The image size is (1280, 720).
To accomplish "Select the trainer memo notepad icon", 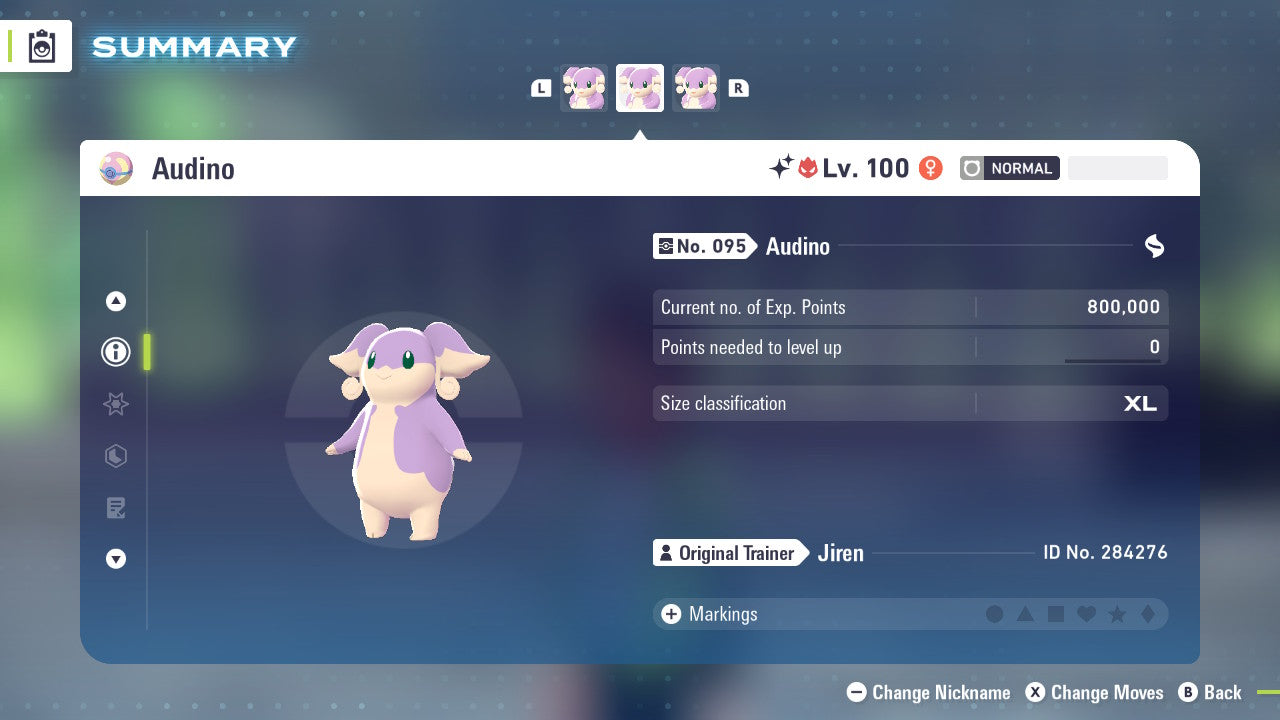I will tap(115, 508).
